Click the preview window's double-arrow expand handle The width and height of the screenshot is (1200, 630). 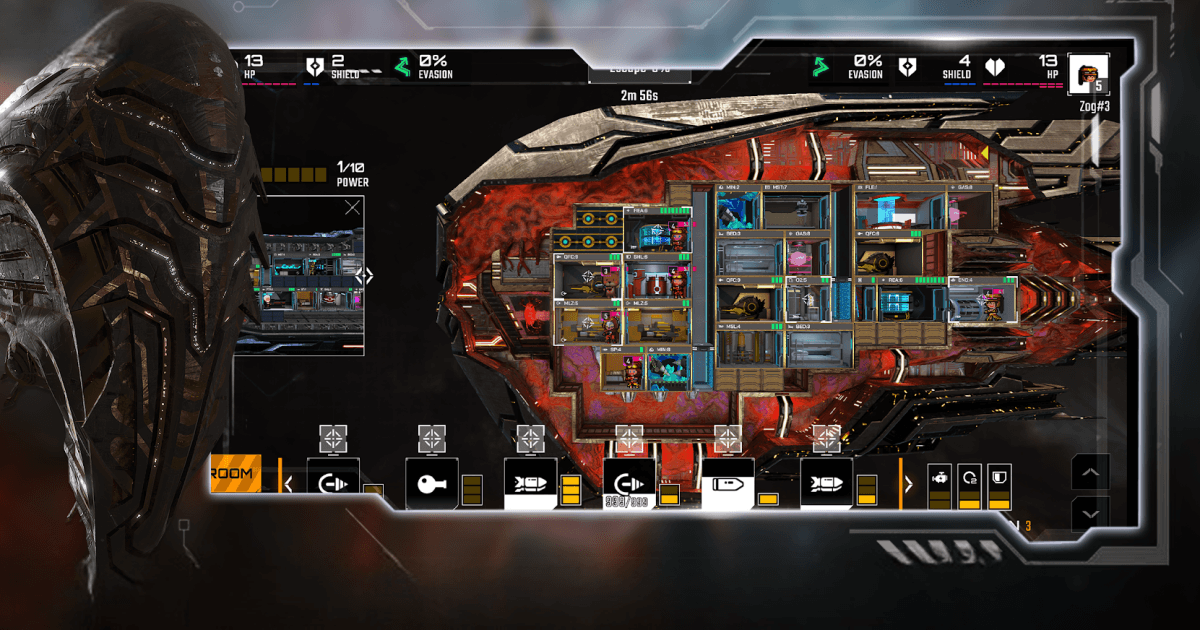point(364,275)
